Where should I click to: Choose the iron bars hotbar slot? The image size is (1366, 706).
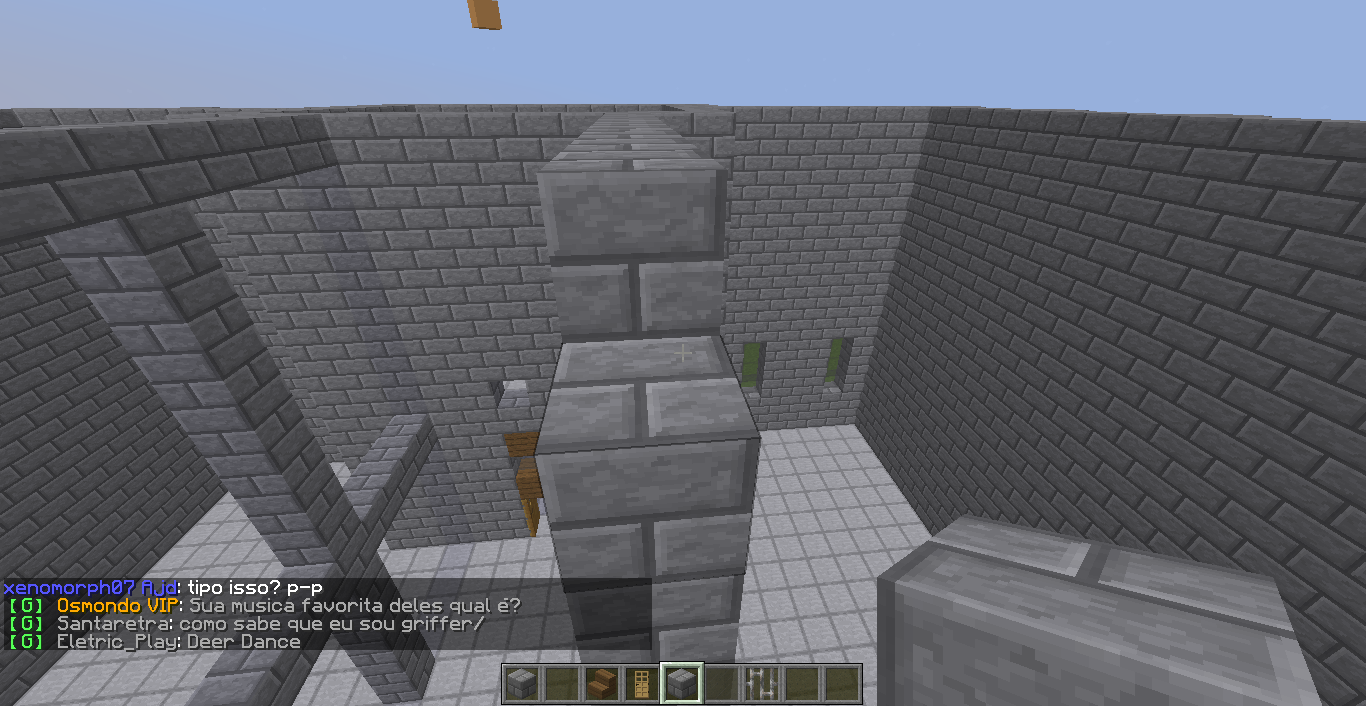[x=762, y=684]
